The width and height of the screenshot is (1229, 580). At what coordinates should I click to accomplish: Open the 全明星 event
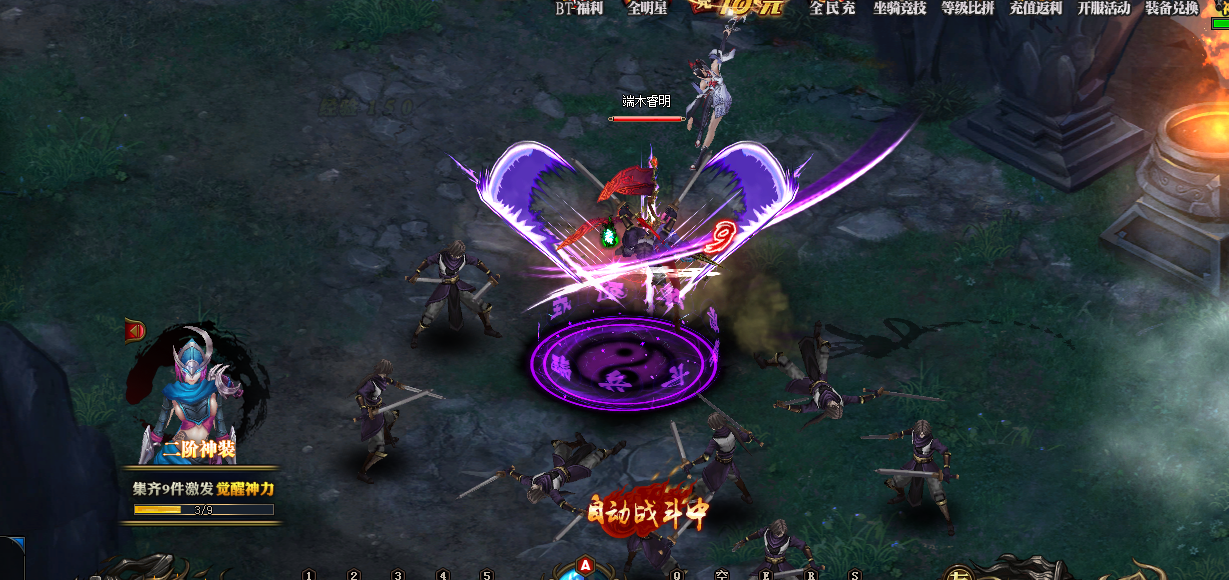click(647, 8)
